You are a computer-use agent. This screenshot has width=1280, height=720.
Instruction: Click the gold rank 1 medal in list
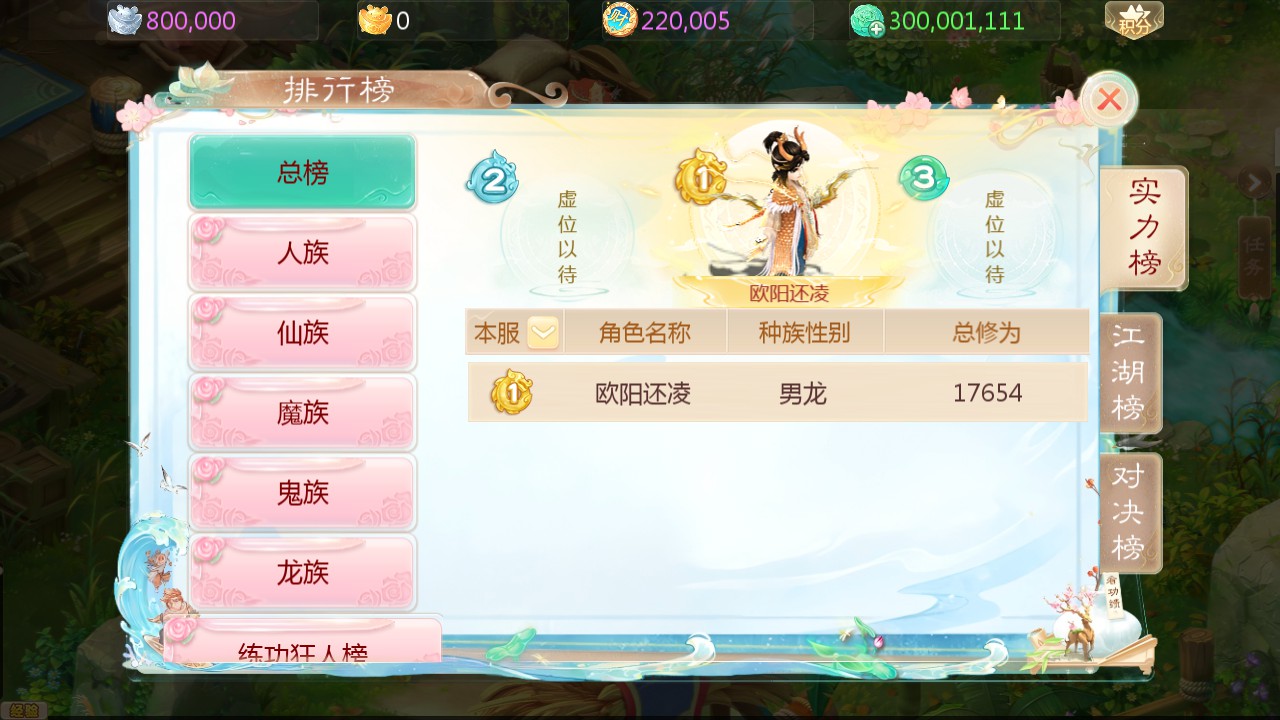tap(511, 394)
